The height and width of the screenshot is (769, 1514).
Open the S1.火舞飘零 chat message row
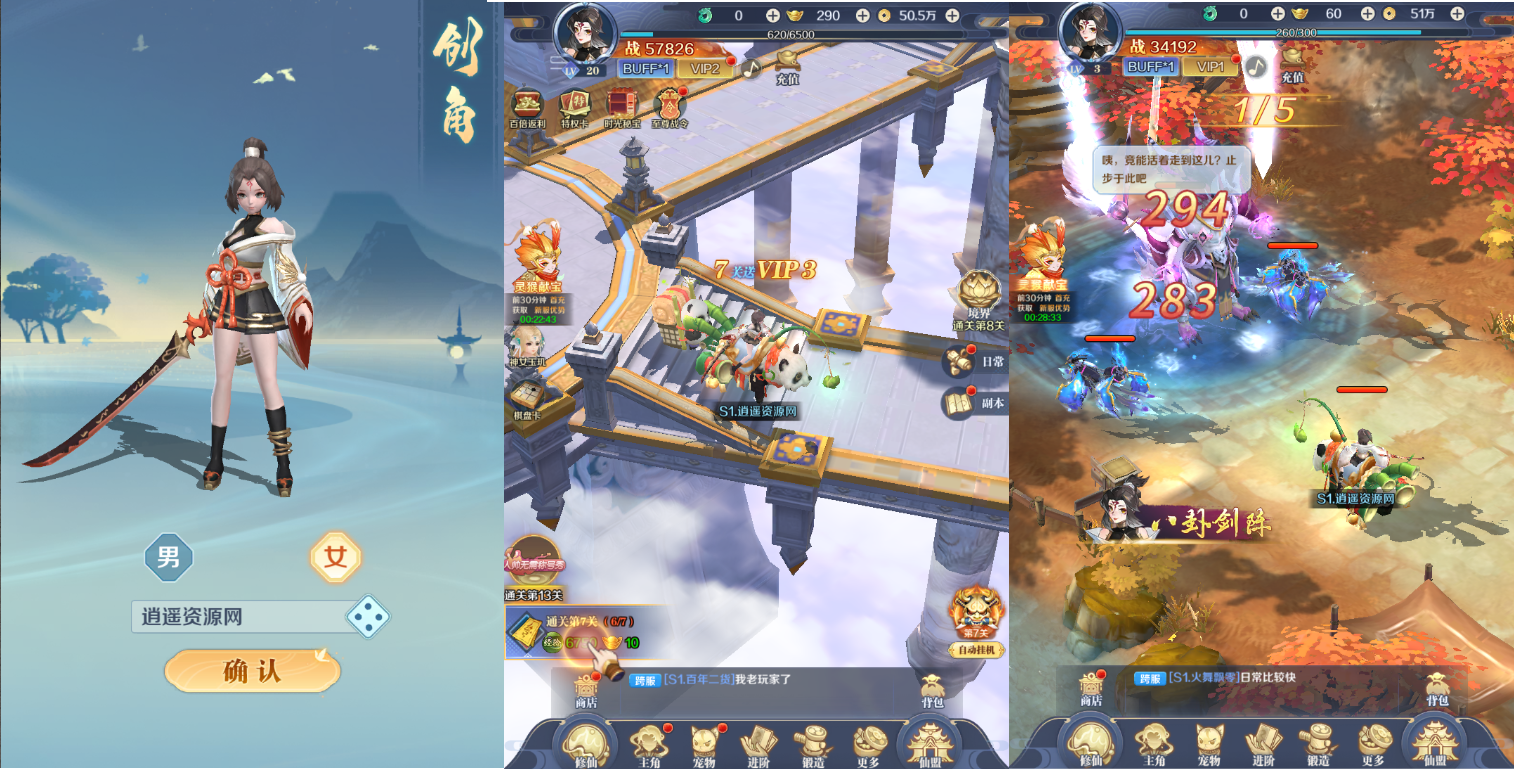click(x=1260, y=678)
